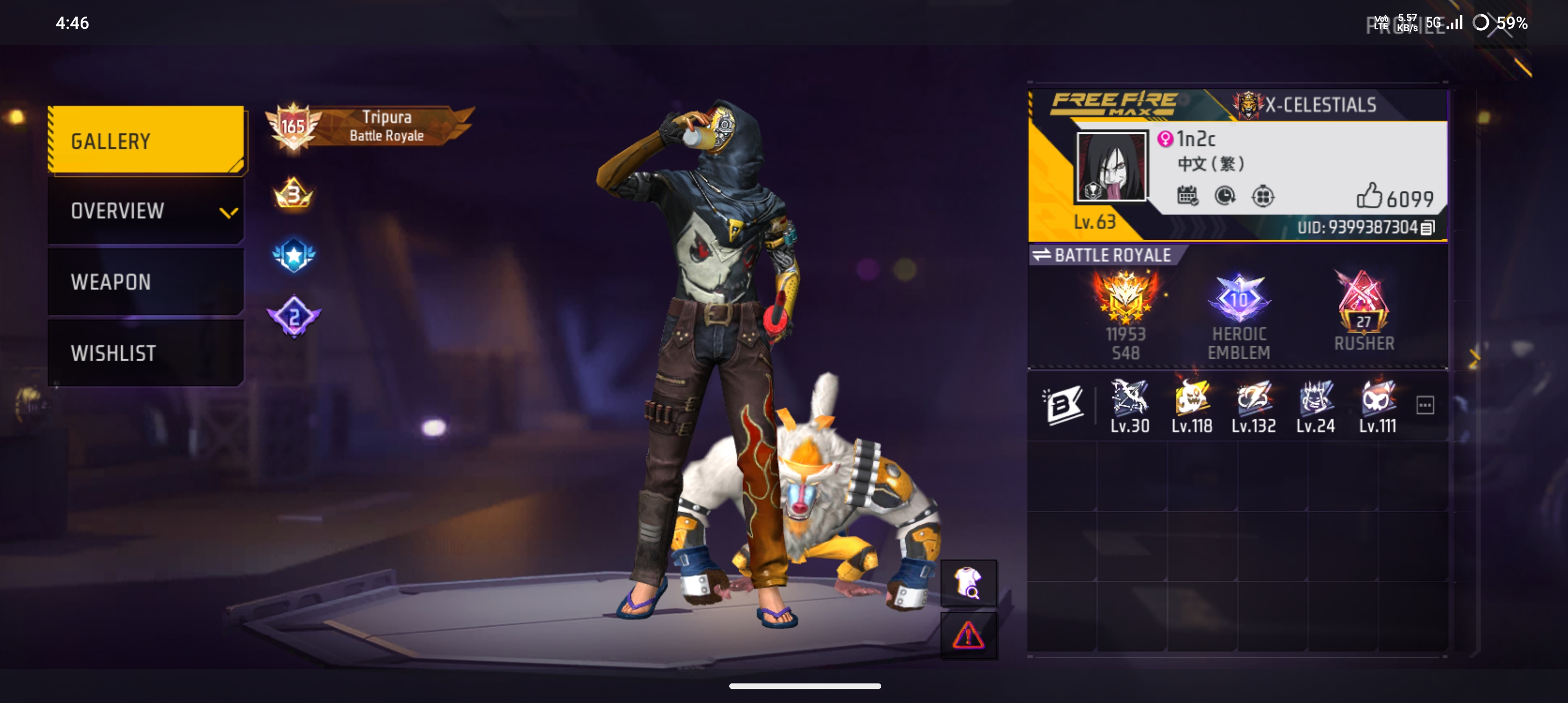Copy the player UID

1427,227
